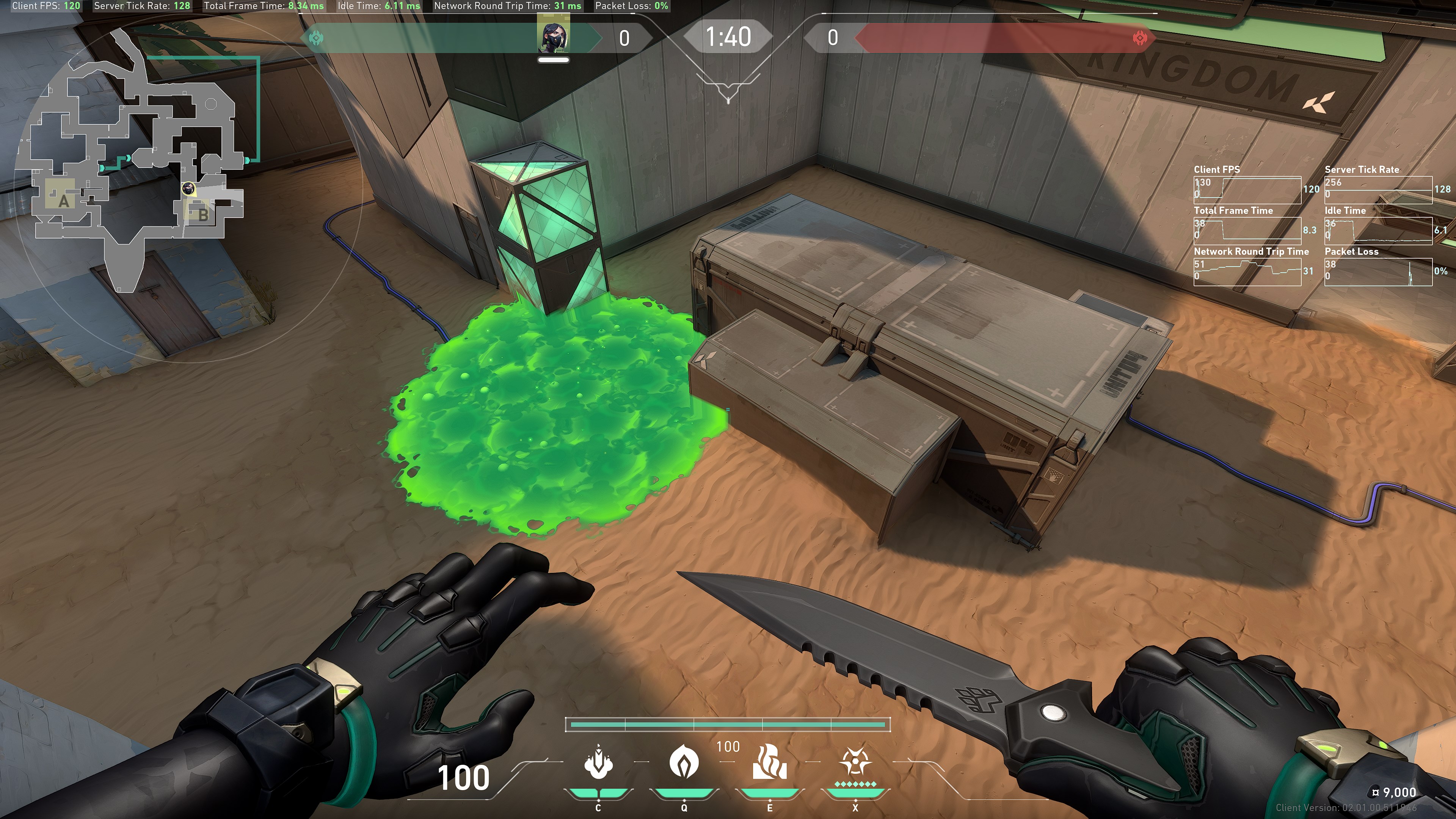
Task: Trigger the Viper's Pit ultimate icon
Action: 855,762
